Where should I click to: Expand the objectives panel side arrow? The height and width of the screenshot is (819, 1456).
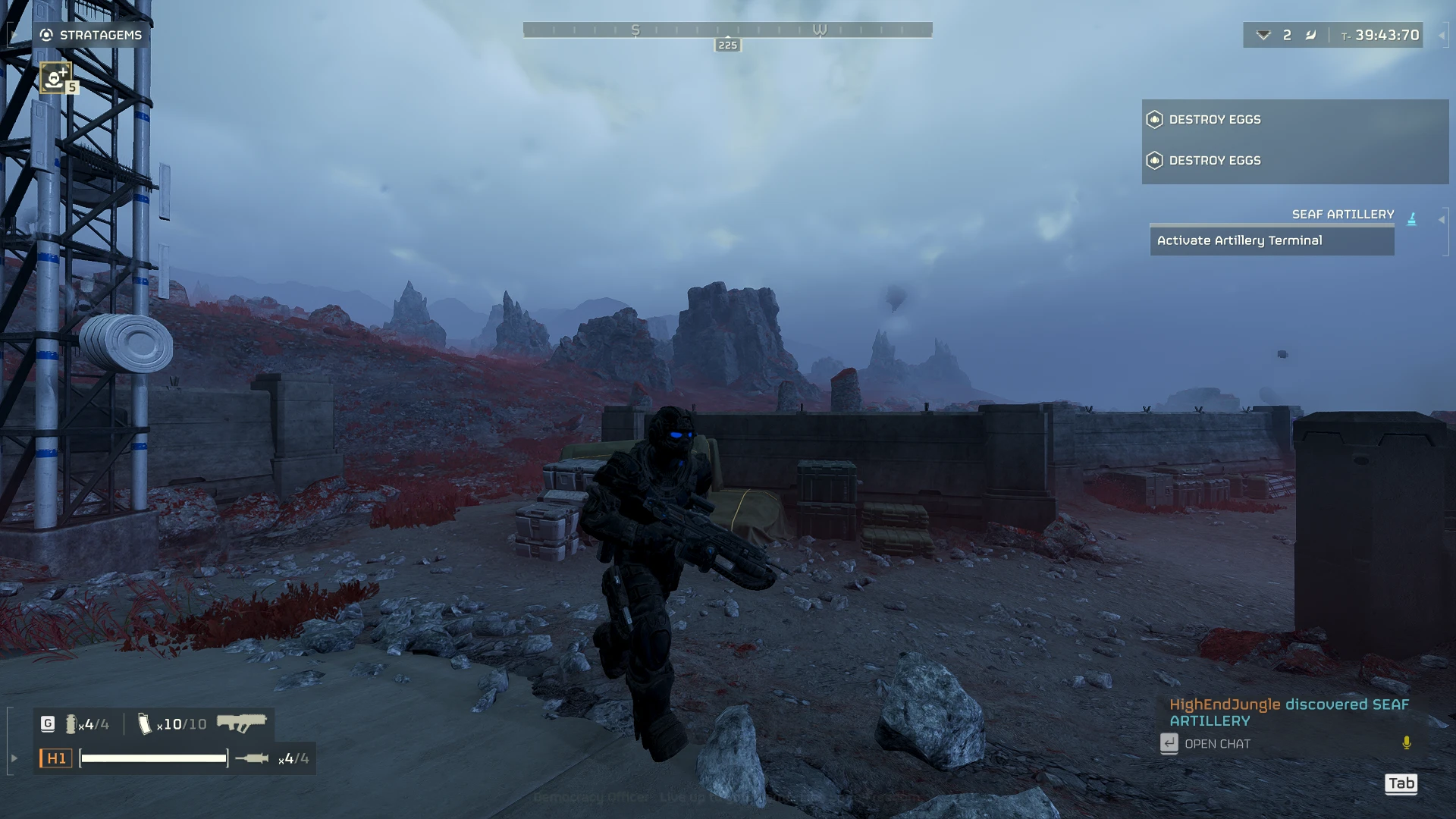1442,220
